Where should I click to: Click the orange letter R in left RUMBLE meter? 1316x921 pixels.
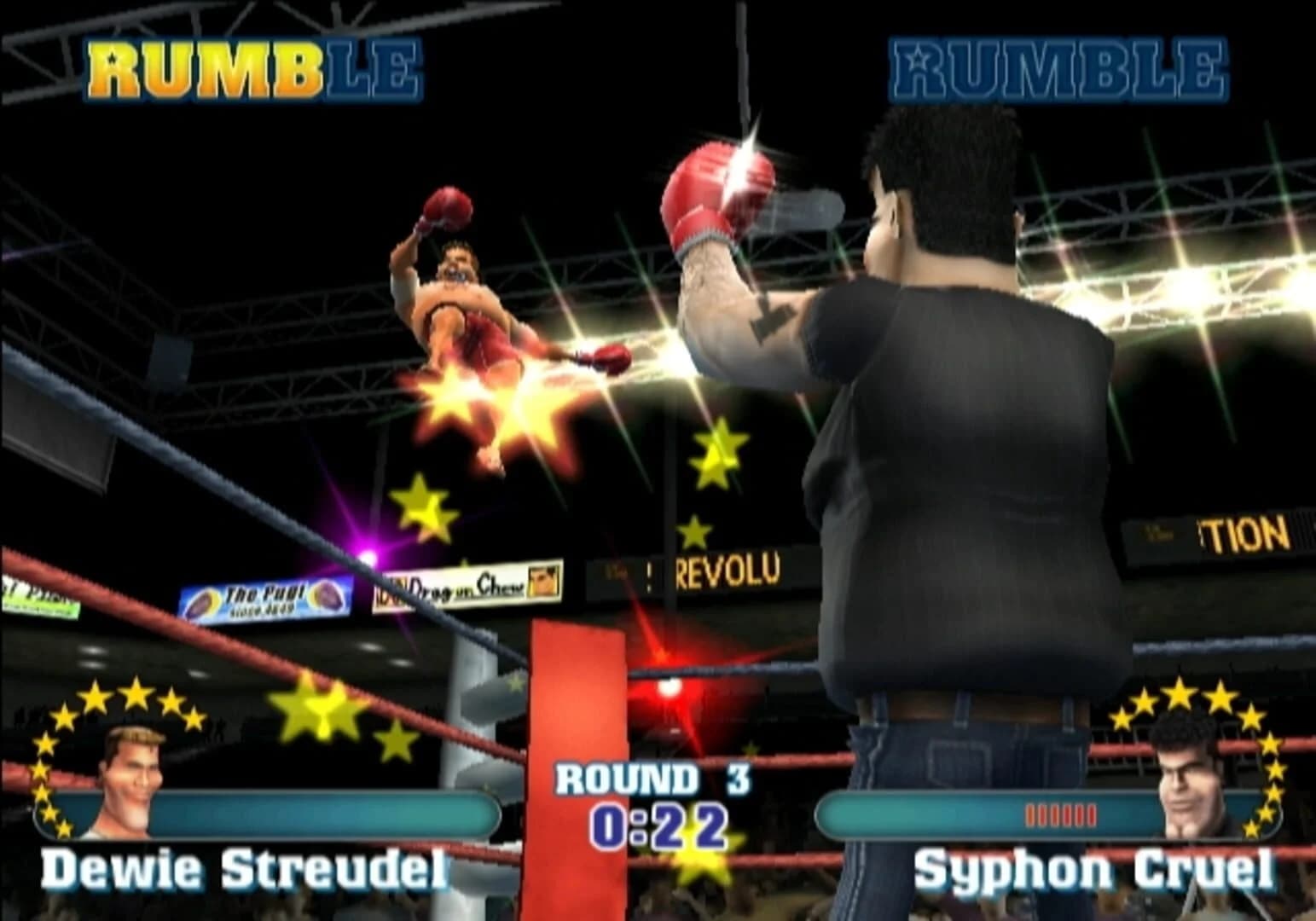[113, 68]
